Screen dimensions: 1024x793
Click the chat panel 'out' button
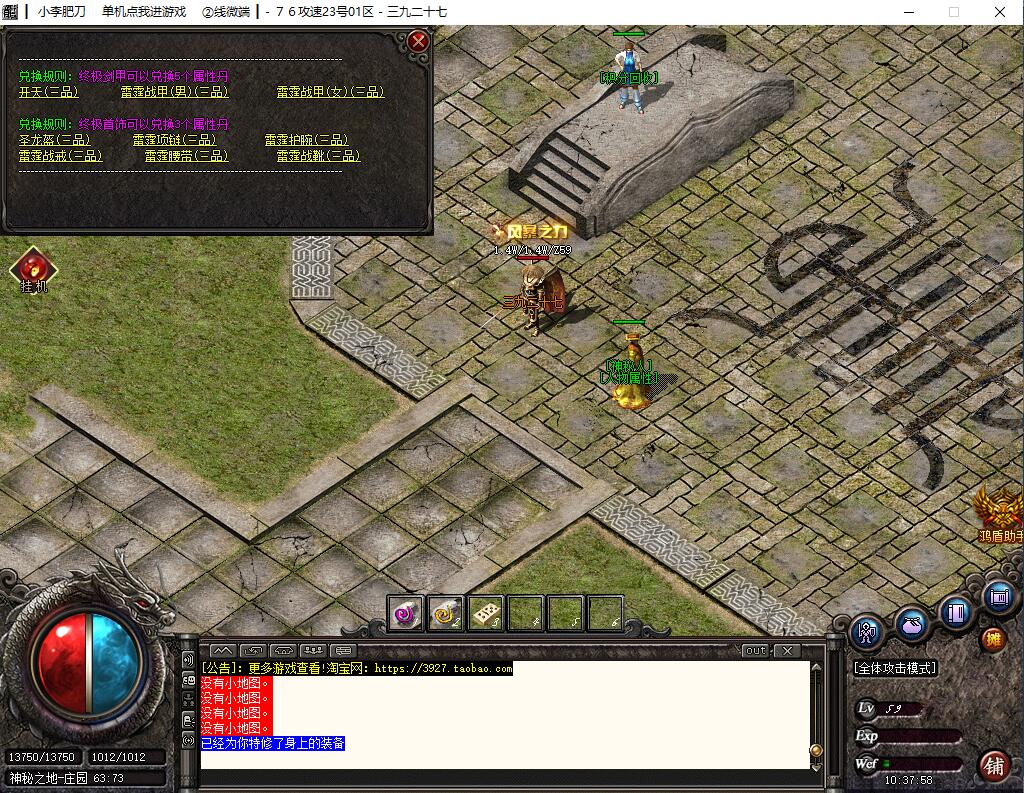756,651
